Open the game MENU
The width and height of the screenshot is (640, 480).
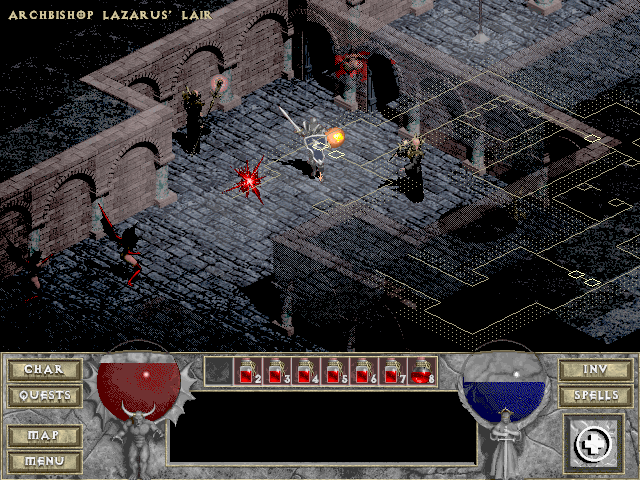click(45, 461)
